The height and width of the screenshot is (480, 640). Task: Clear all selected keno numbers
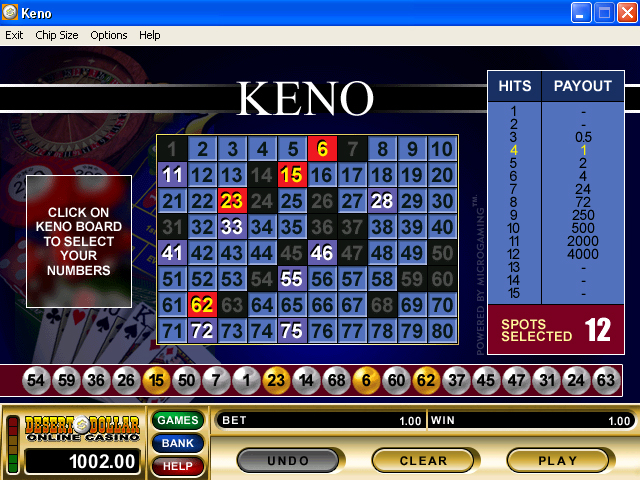[x=423, y=460]
